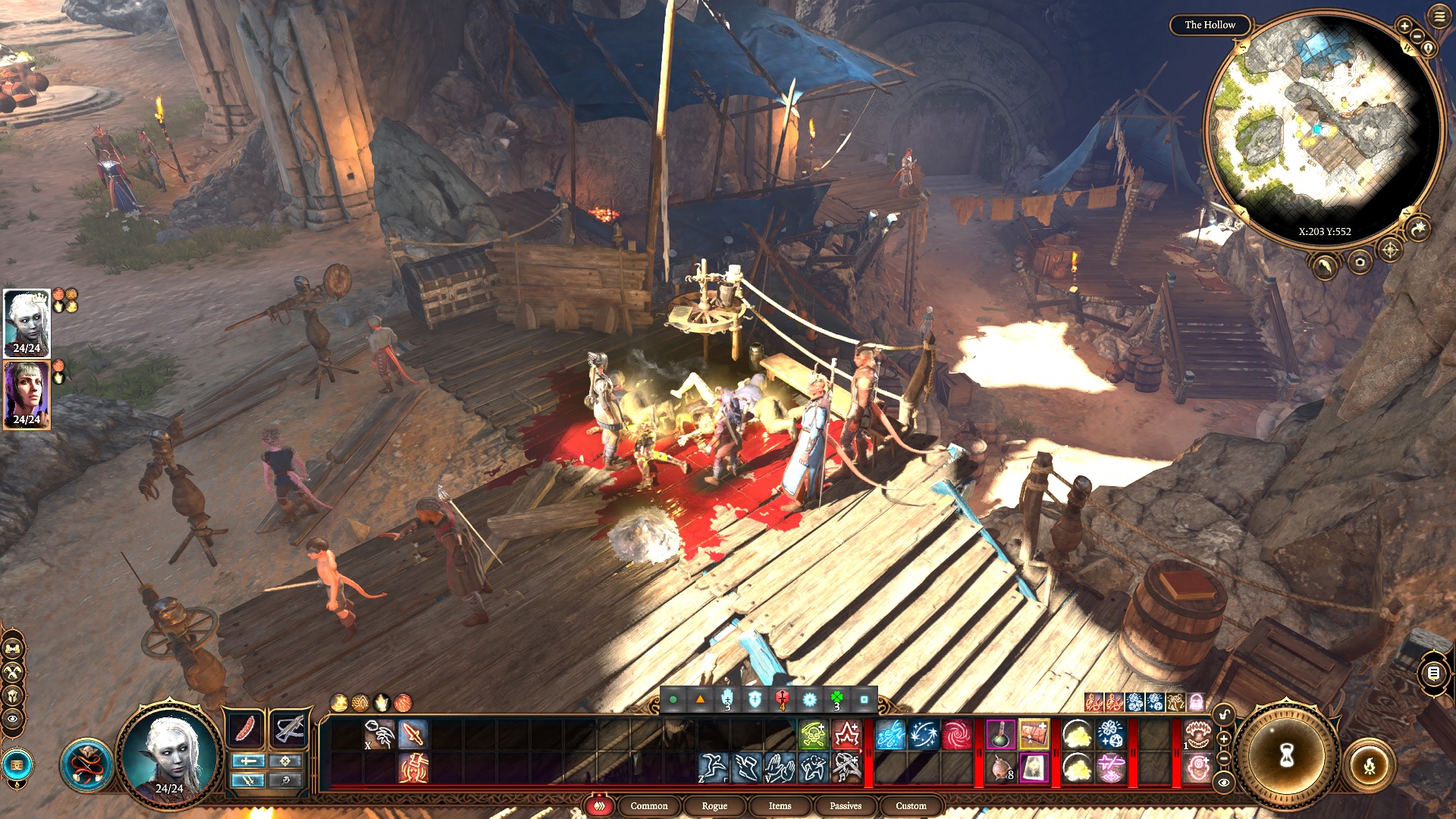This screenshot has height=819, width=1456.
Task: Open the game menu button above the minimap
Action: 1439,17
